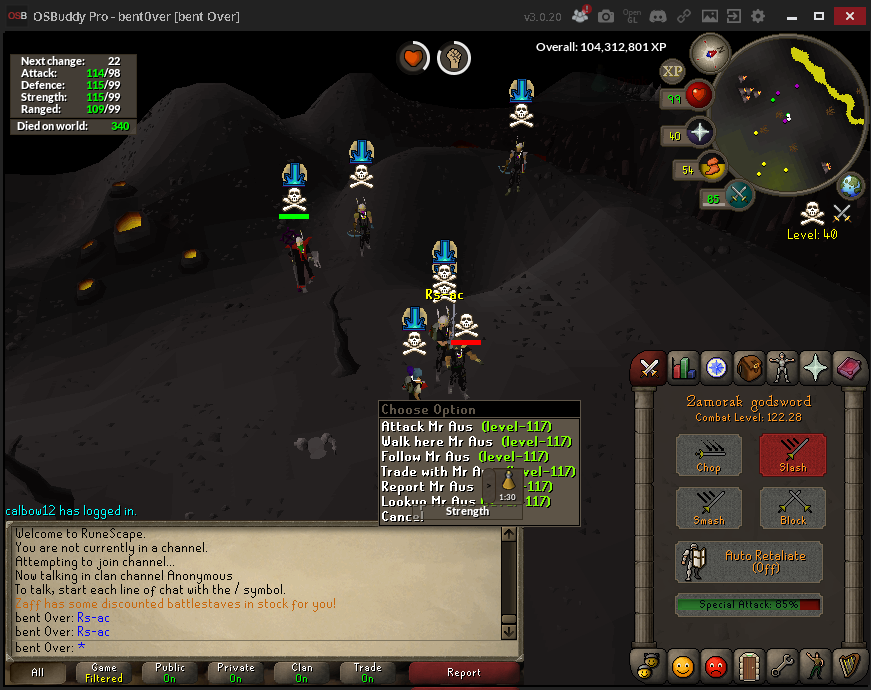Switch to the Smash attack style

pyautogui.click(x=708, y=507)
